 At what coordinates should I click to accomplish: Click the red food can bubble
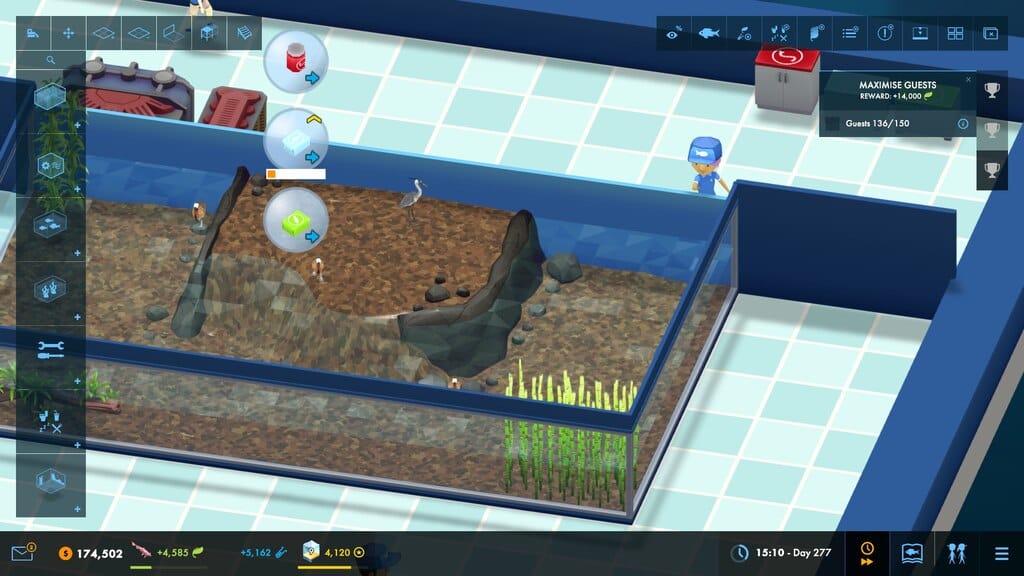(x=295, y=61)
